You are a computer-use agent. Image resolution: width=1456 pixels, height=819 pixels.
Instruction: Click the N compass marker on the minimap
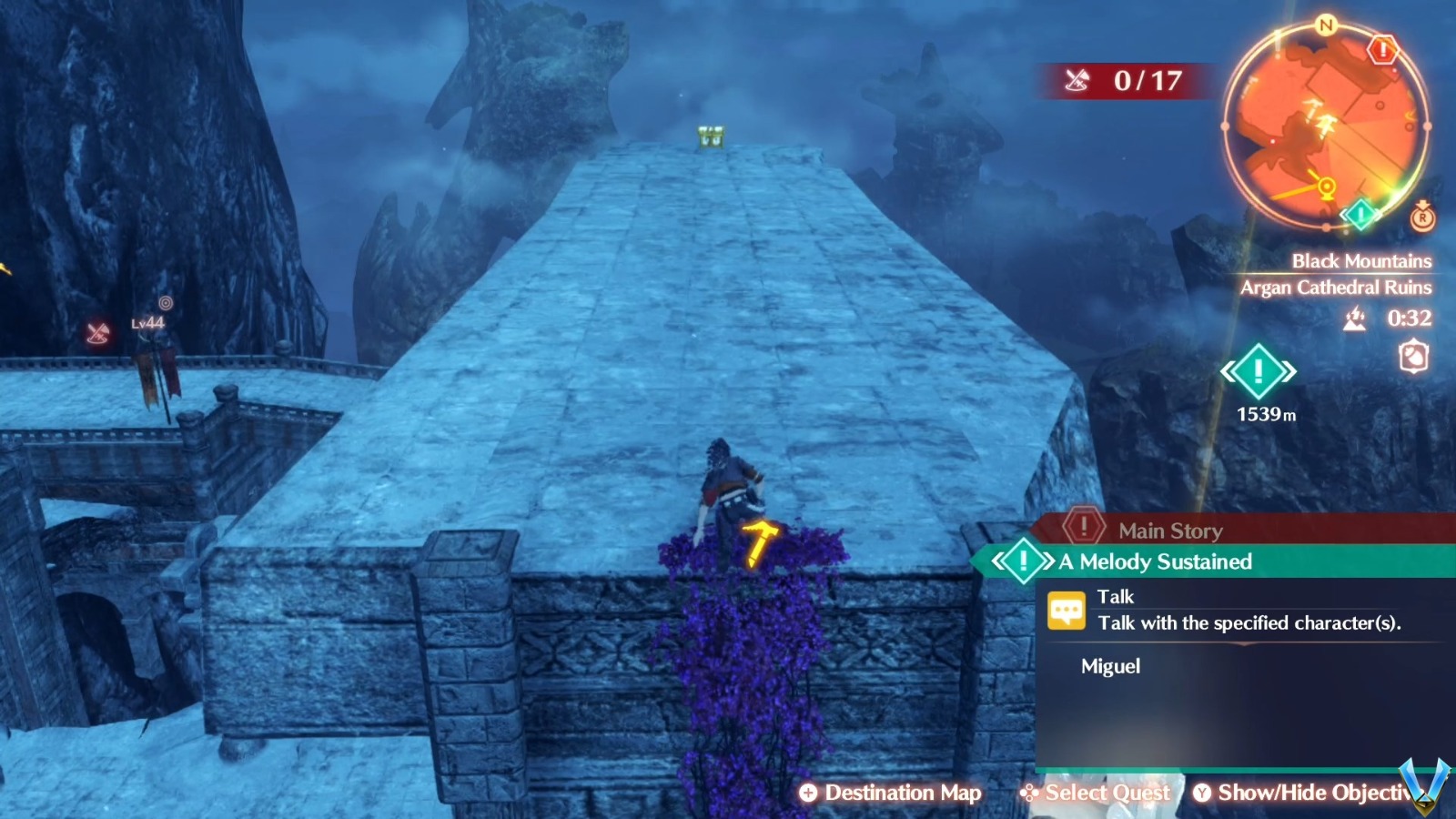tap(1326, 25)
